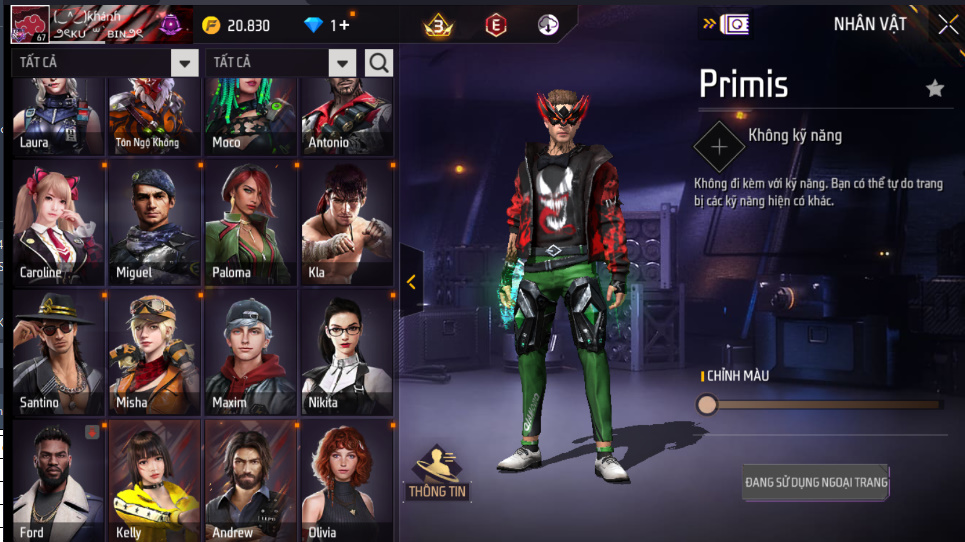The width and height of the screenshot is (965, 542).
Task: Collapse the character list with the yellow arrow
Action: pyautogui.click(x=411, y=282)
